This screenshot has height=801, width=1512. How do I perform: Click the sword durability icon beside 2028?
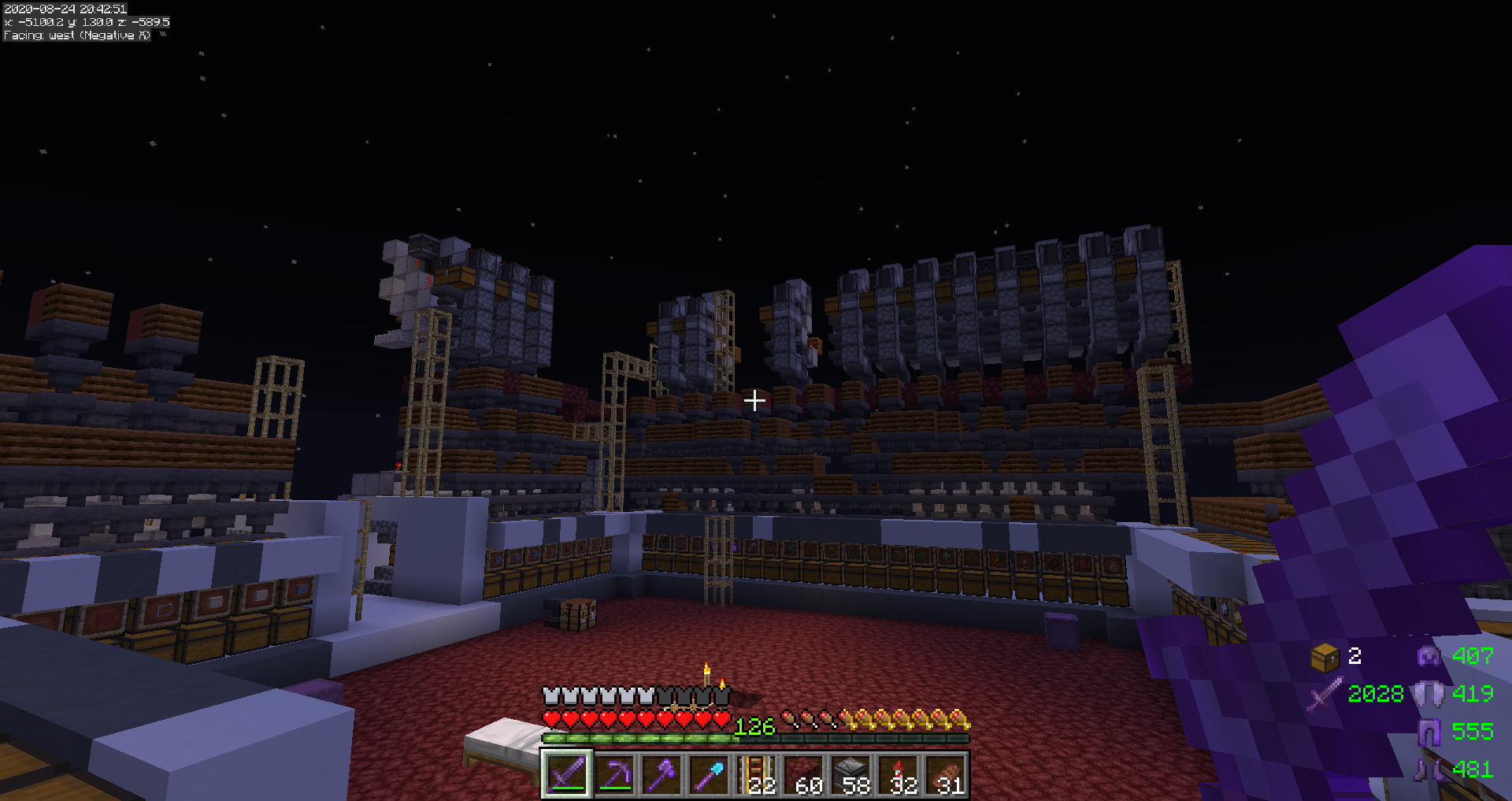(1325, 695)
